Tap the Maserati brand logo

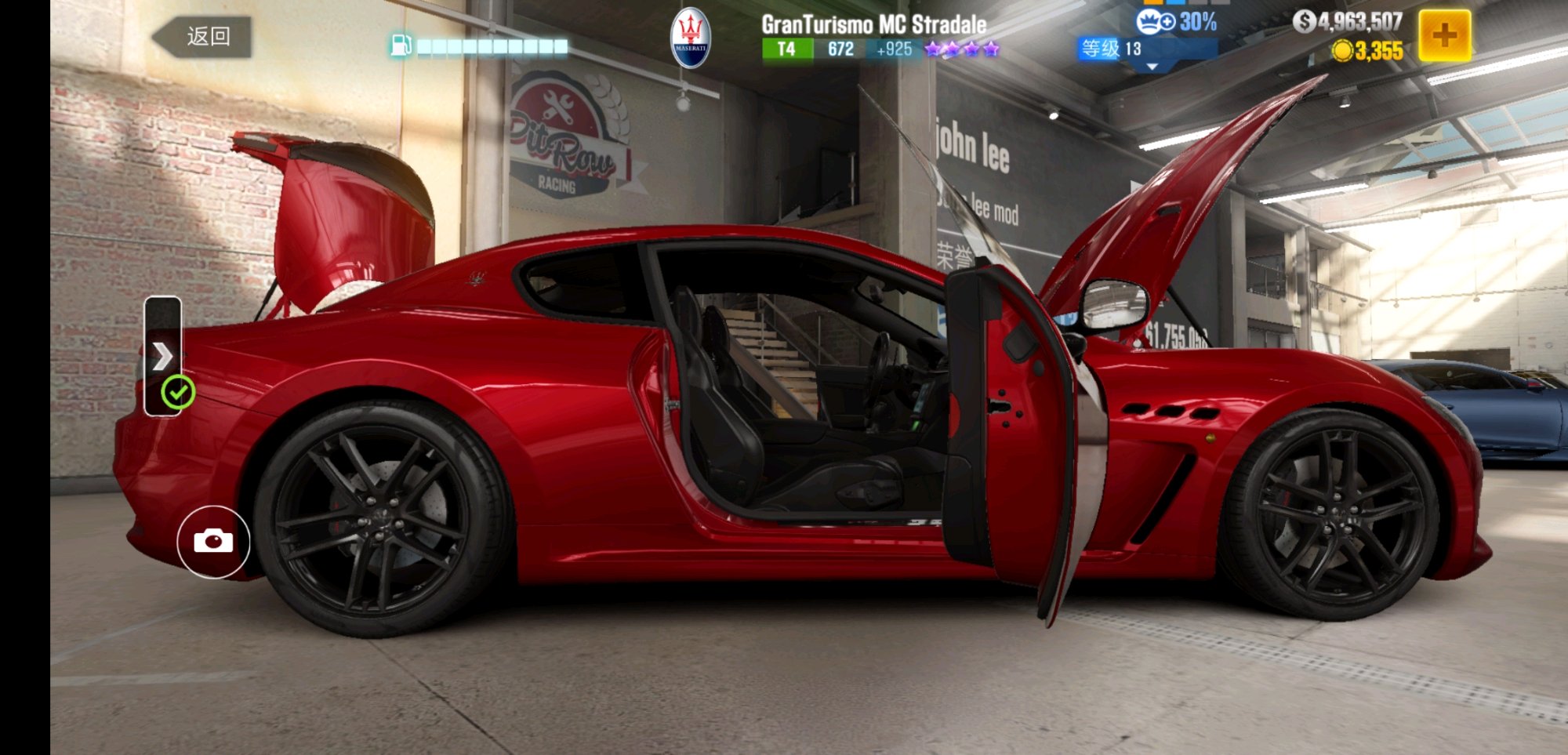point(691,38)
